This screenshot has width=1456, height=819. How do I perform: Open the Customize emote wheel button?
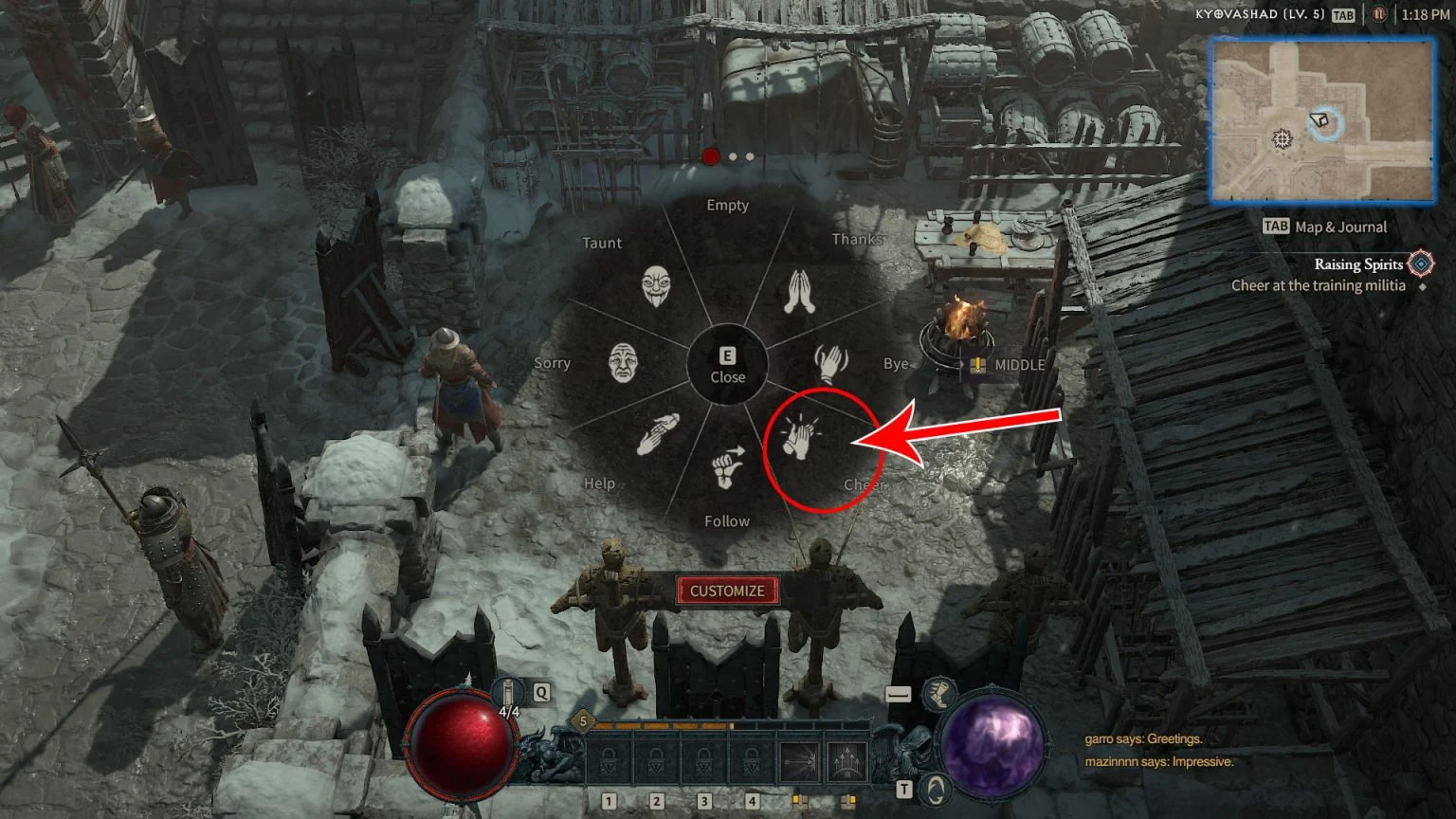click(727, 591)
